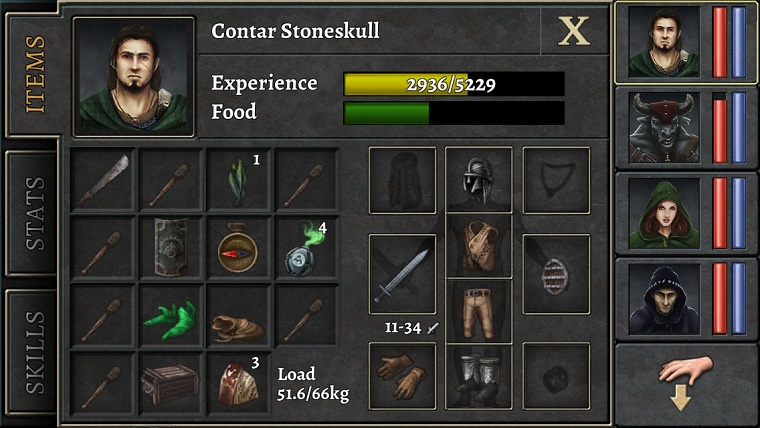
Task: Select the compass in the inventory
Action: [x=238, y=247]
